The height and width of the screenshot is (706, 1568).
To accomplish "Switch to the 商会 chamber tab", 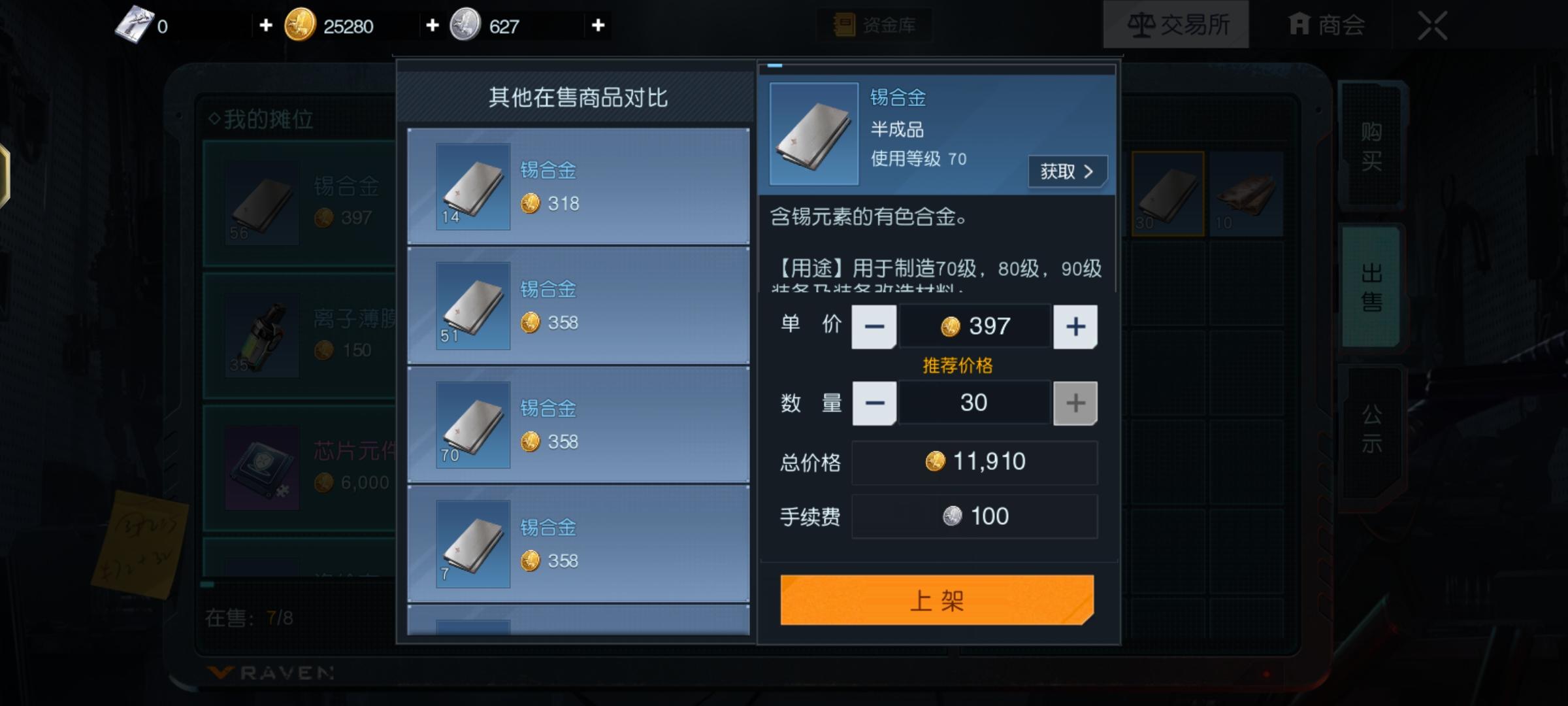I will (1326, 24).
